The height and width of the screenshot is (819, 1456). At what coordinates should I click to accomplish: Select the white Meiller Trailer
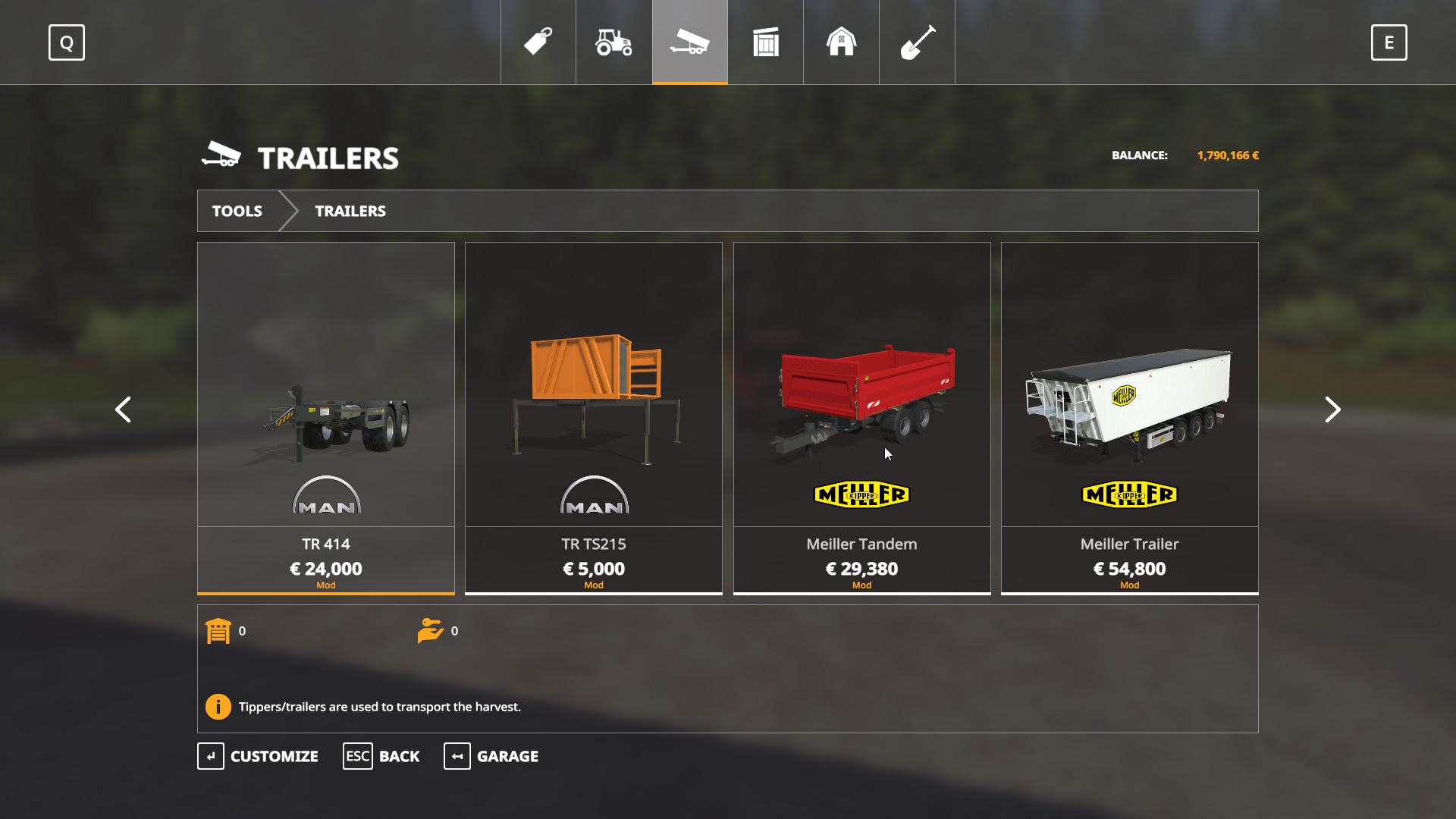point(1130,417)
